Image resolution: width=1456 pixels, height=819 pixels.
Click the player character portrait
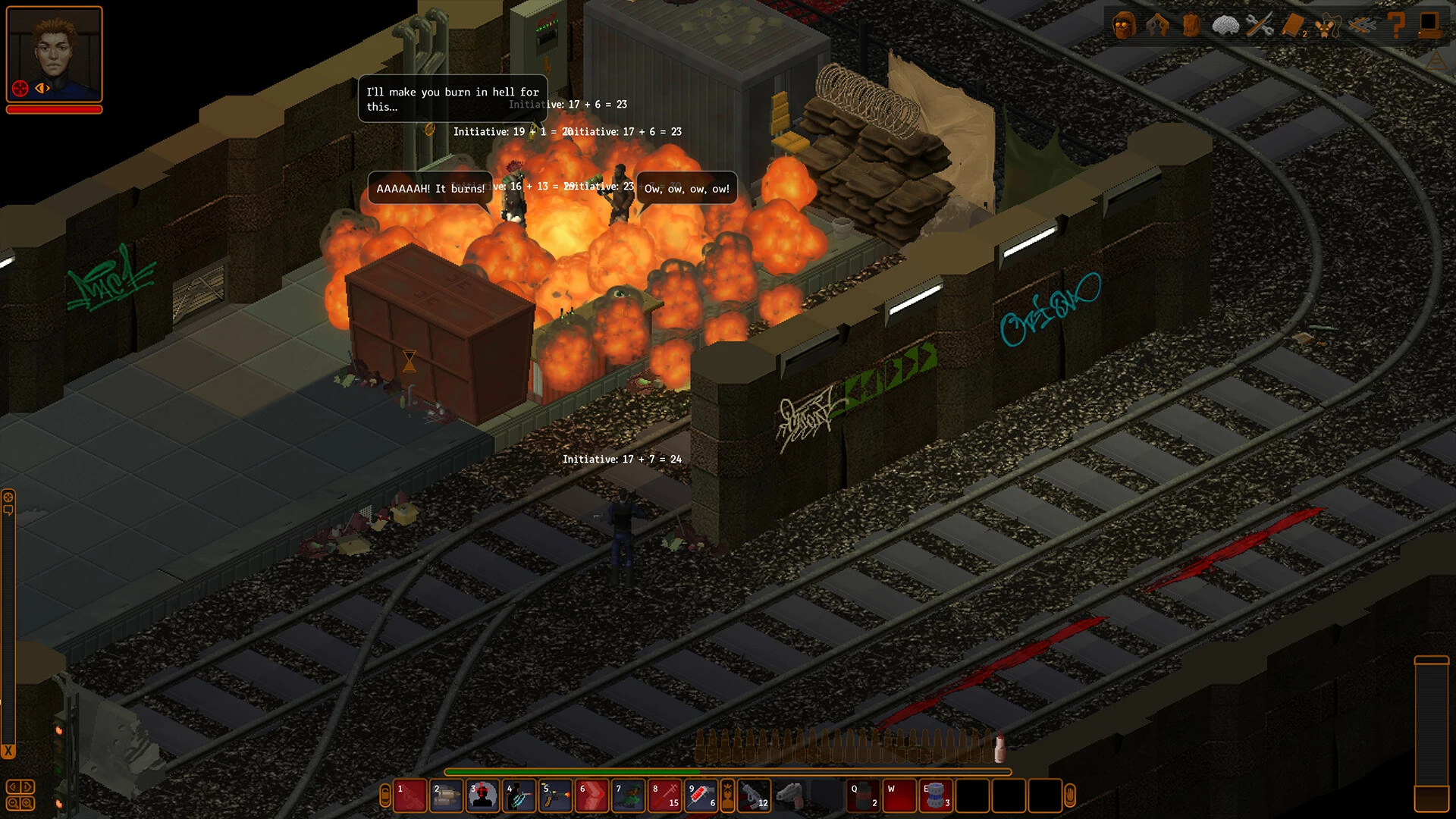pos(54,49)
